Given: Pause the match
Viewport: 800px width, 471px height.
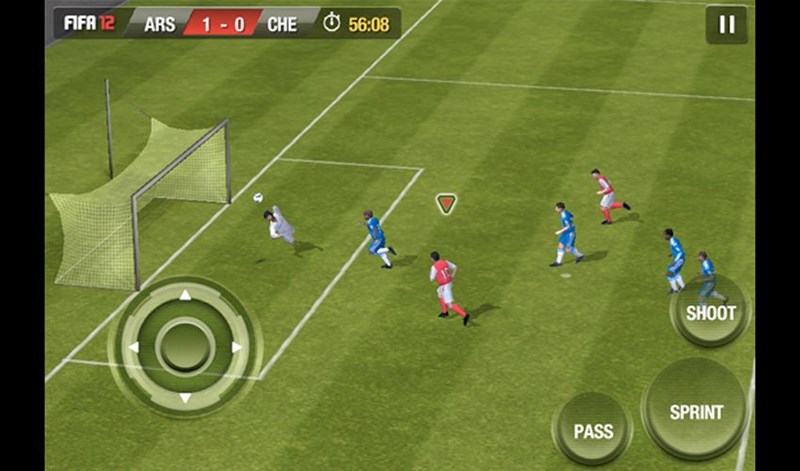Looking at the screenshot, I should (726, 25).
